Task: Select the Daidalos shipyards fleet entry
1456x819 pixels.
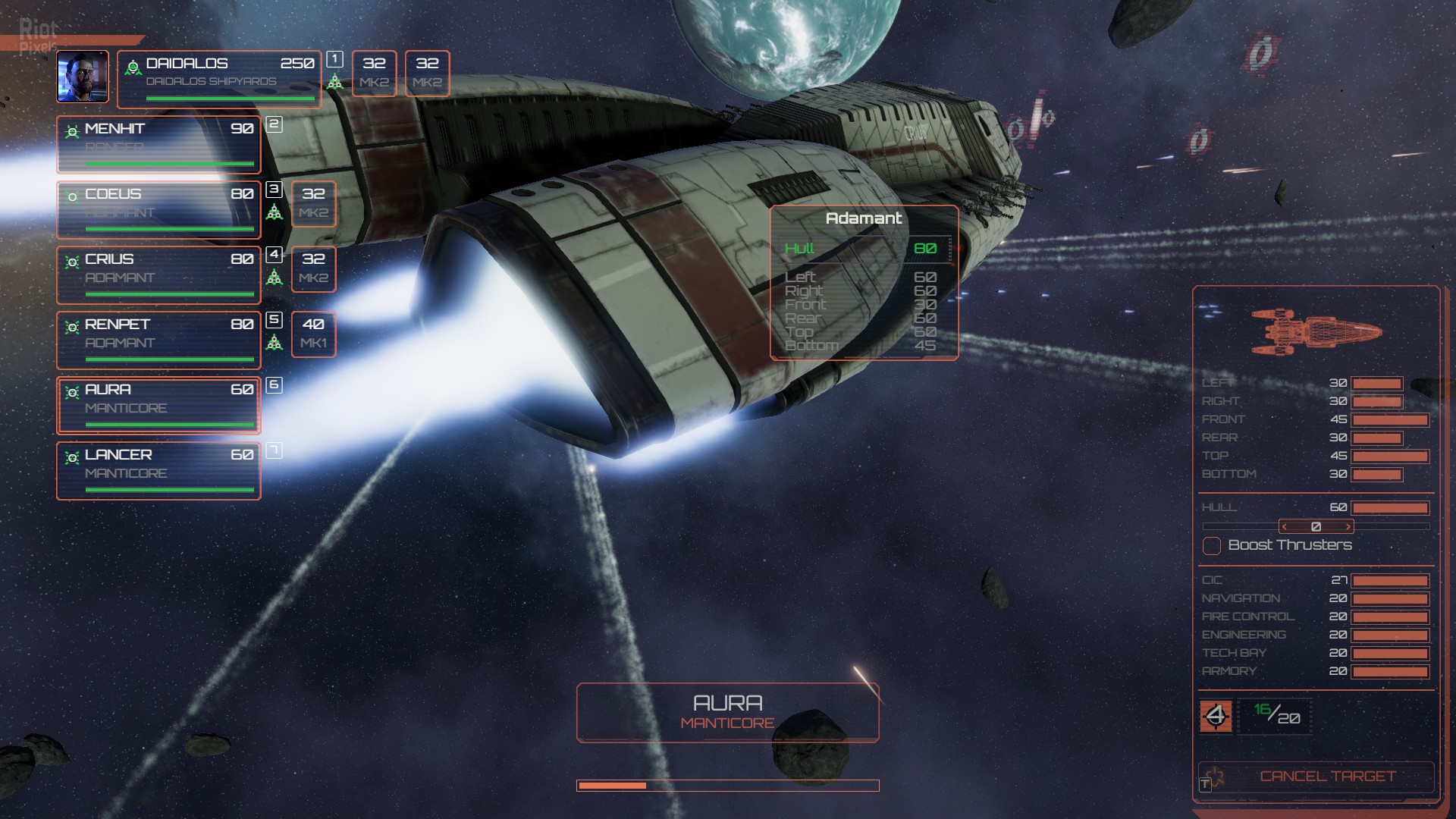Action: pyautogui.click(x=219, y=79)
